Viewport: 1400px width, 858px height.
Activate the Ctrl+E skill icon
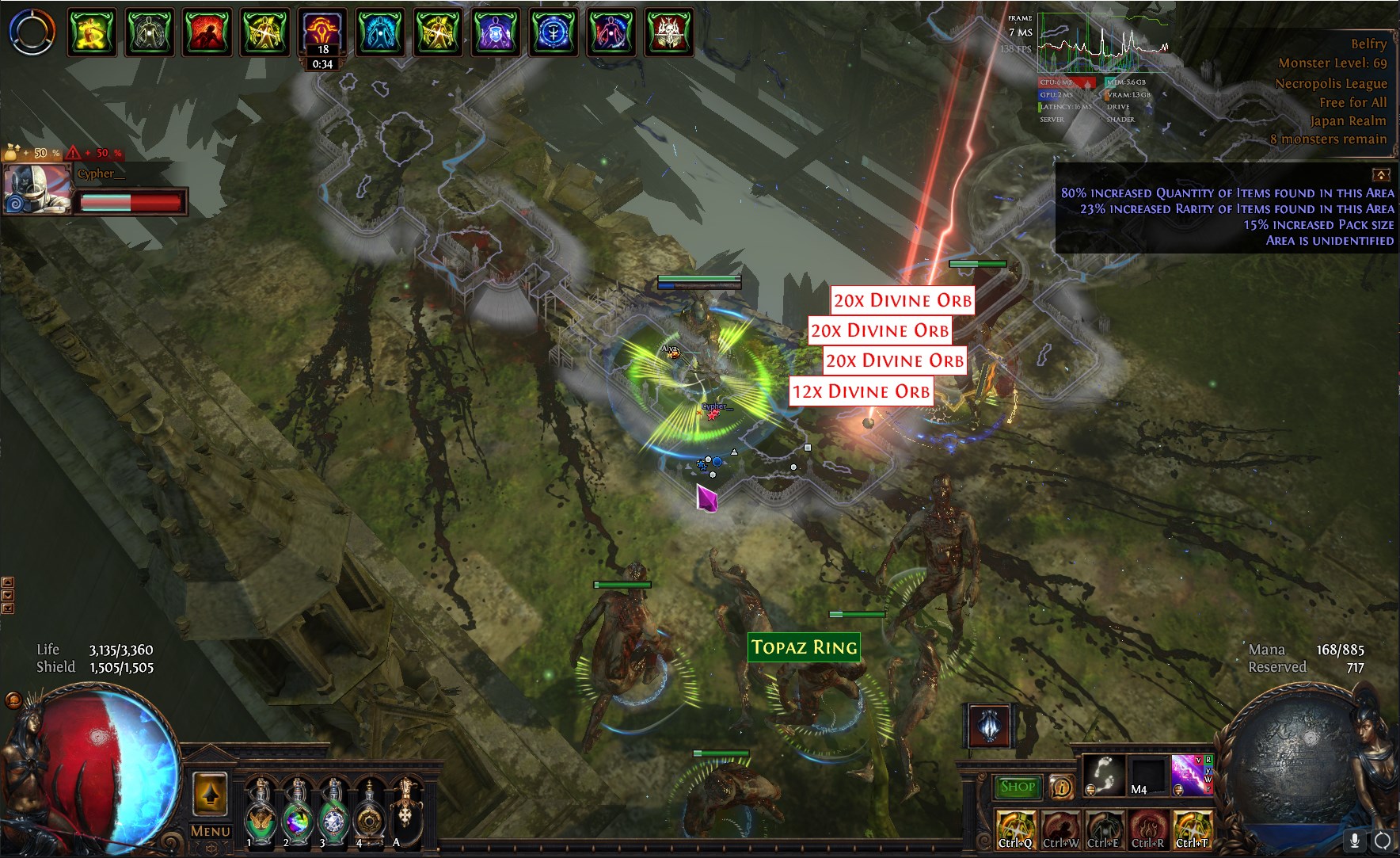(x=1105, y=829)
